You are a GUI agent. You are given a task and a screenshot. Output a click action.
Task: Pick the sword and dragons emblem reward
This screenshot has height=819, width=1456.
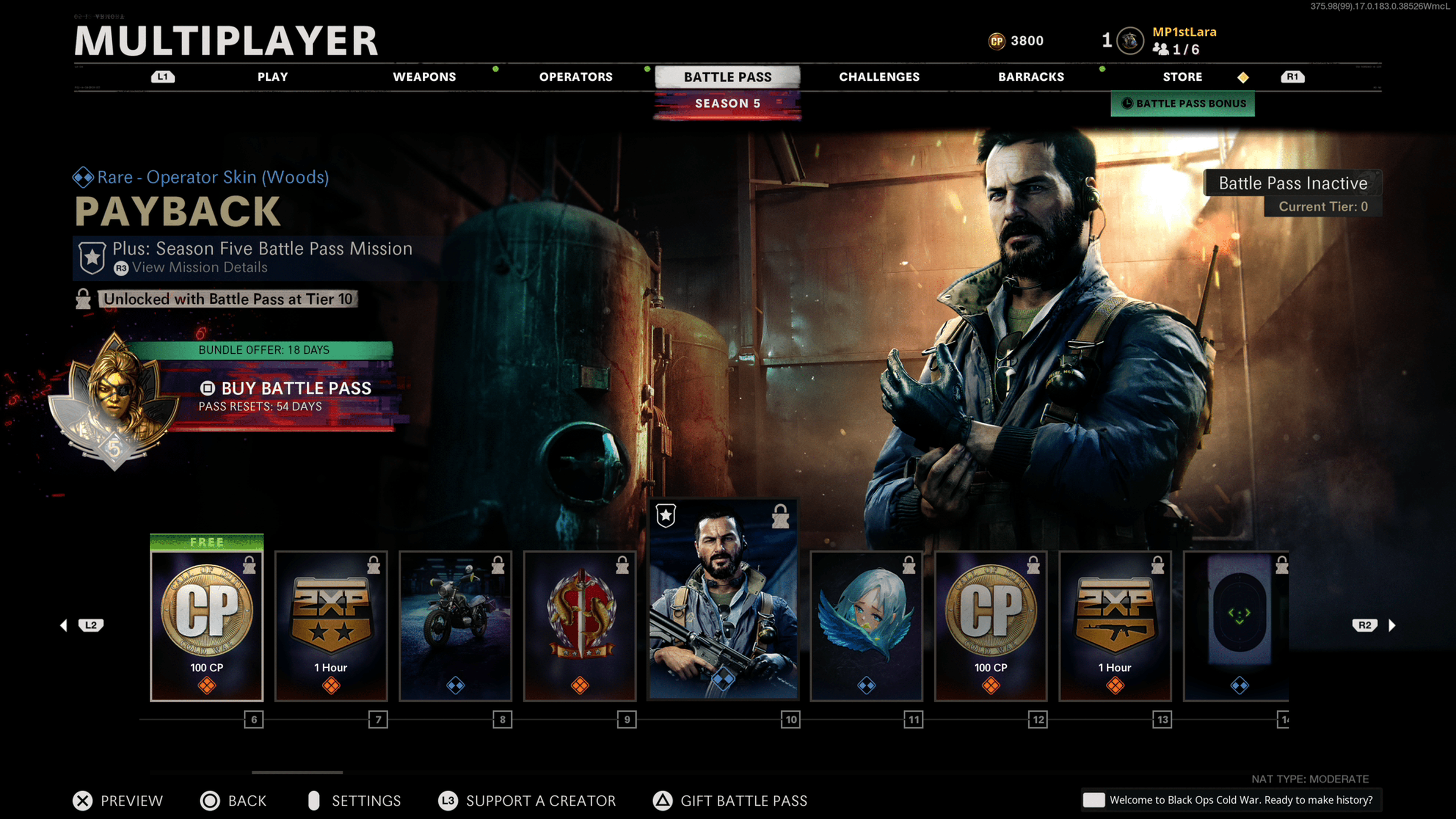580,625
